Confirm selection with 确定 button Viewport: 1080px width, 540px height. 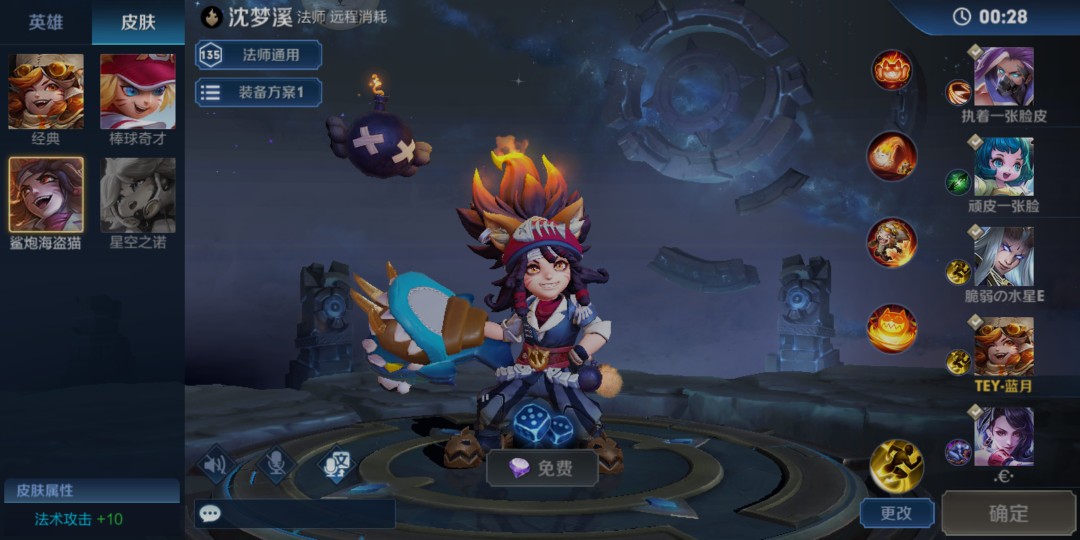(1008, 513)
